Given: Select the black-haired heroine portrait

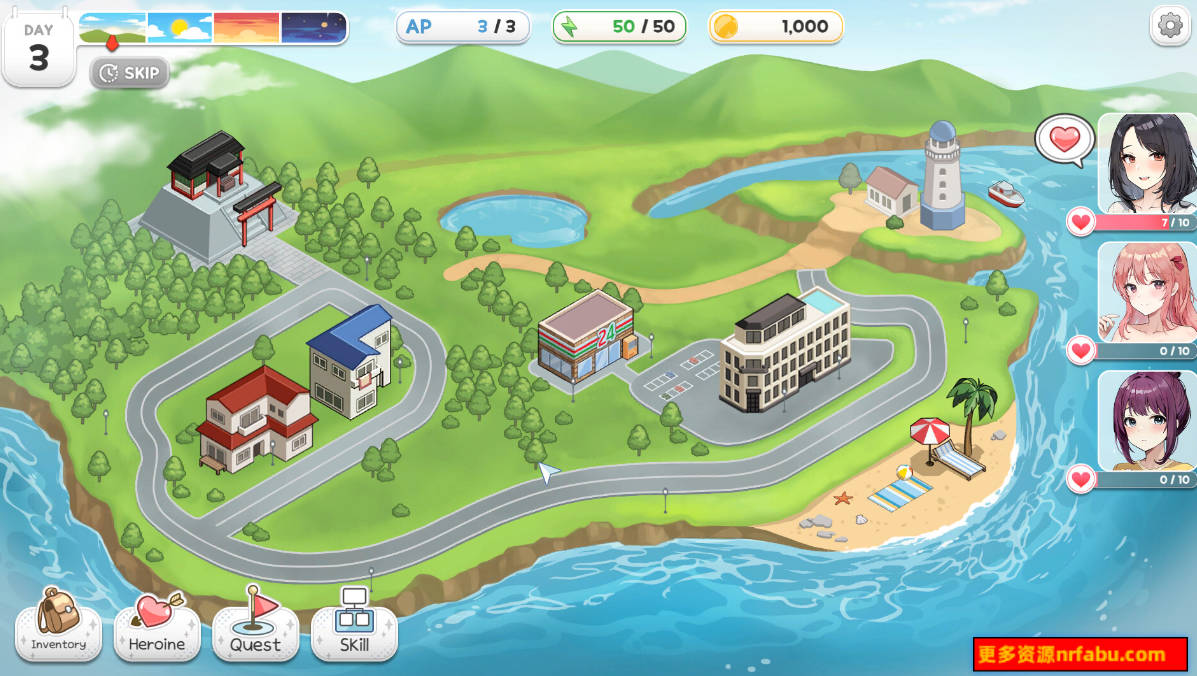Looking at the screenshot, I should point(1147,162).
